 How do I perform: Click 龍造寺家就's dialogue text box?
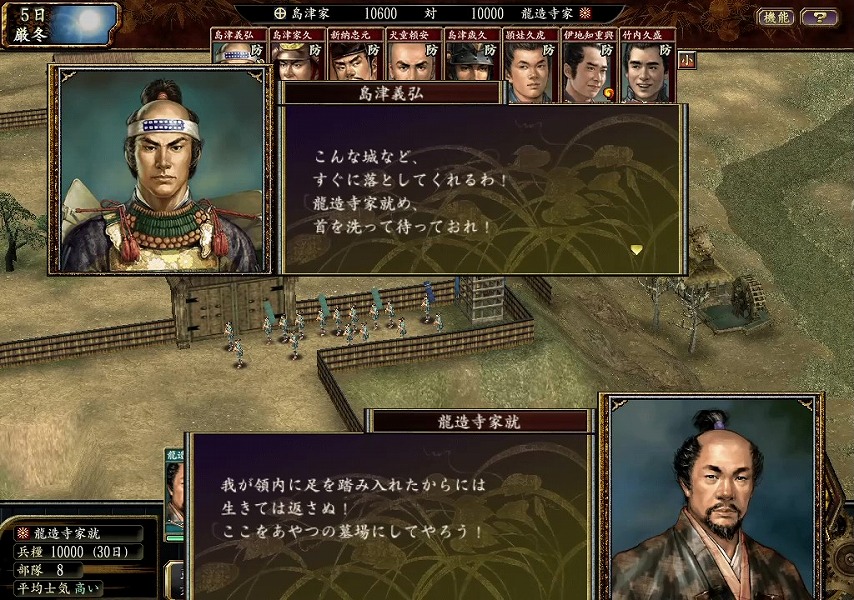coord(390,515)
